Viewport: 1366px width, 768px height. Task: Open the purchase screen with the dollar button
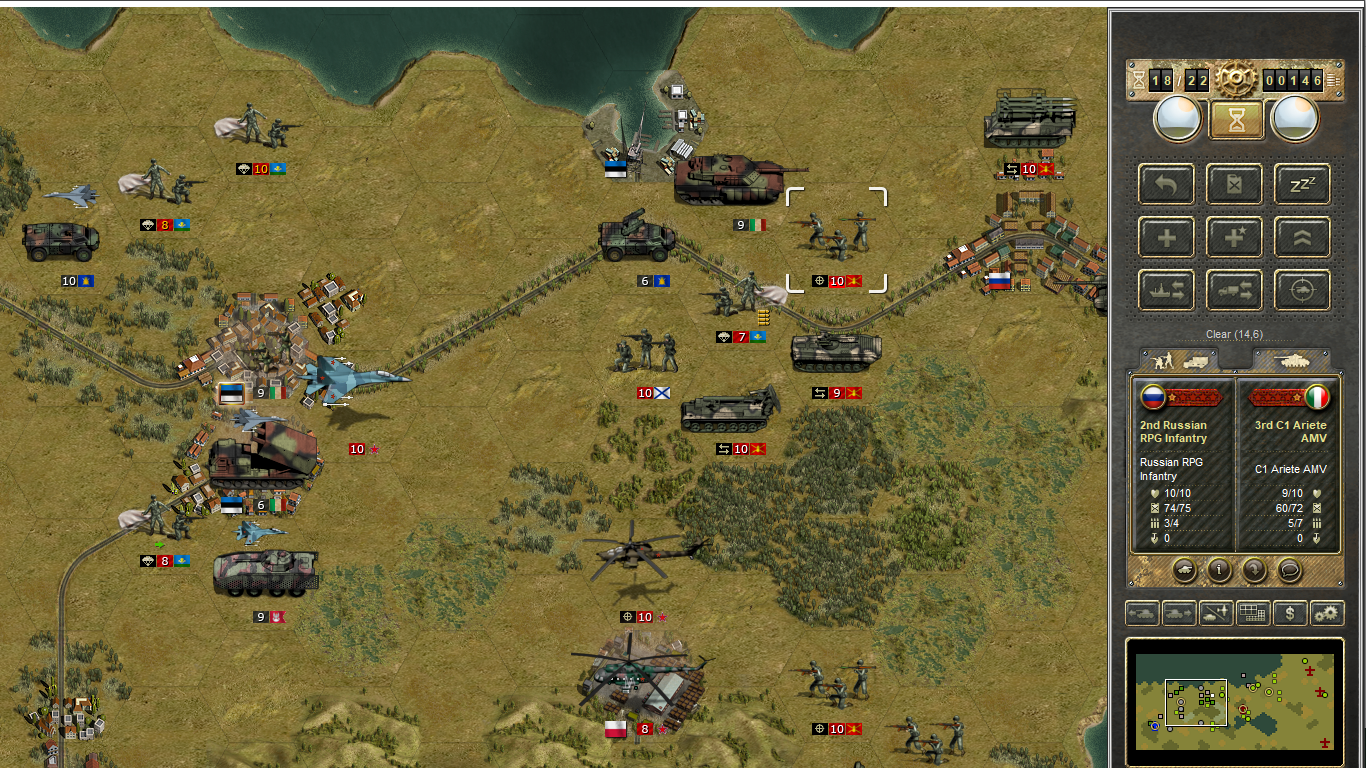tap(1290, 613)
